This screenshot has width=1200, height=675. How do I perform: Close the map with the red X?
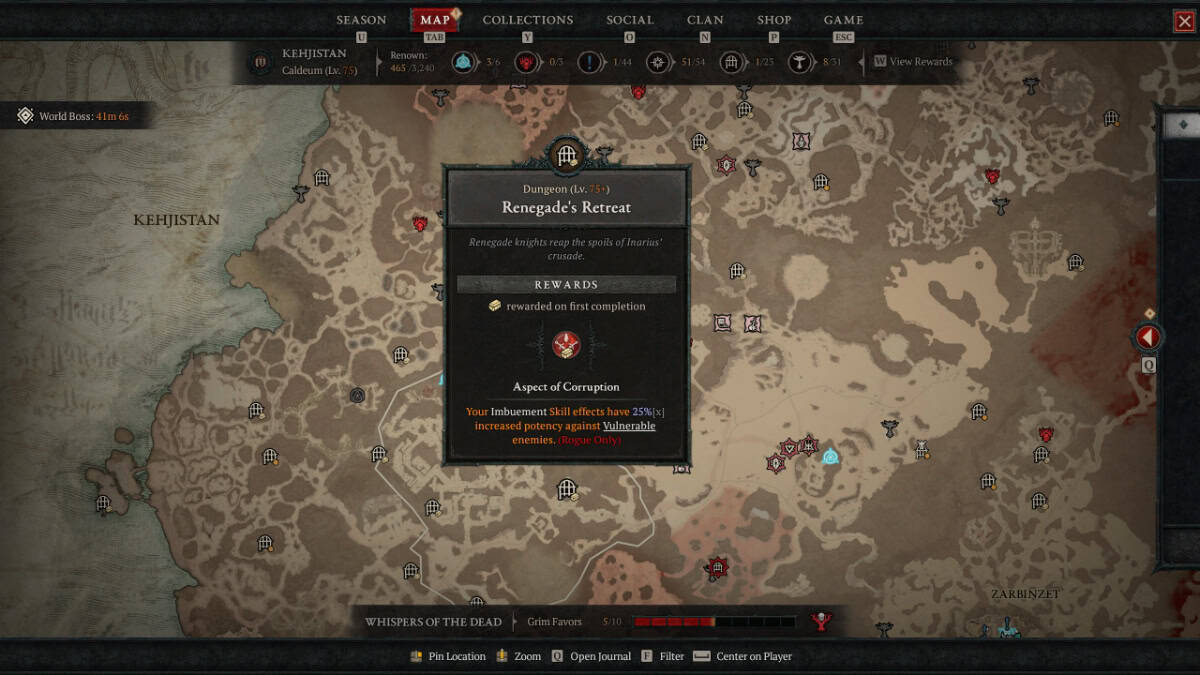pyautogui.click(x=1185, y=21)
